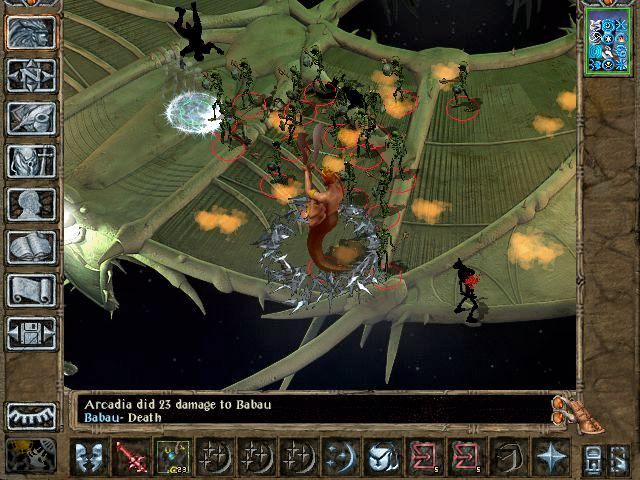Activate the four-pointed star ability
Screen dimensions: 640x480
(550, 456)
